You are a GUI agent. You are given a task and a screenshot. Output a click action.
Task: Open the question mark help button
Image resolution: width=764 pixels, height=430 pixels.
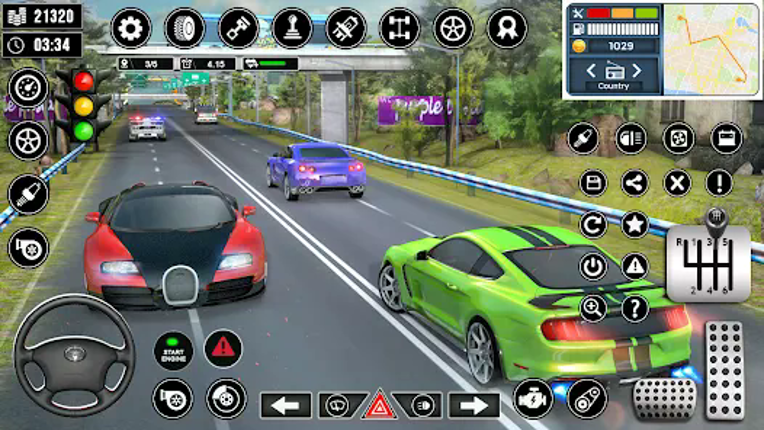[635, 308]
